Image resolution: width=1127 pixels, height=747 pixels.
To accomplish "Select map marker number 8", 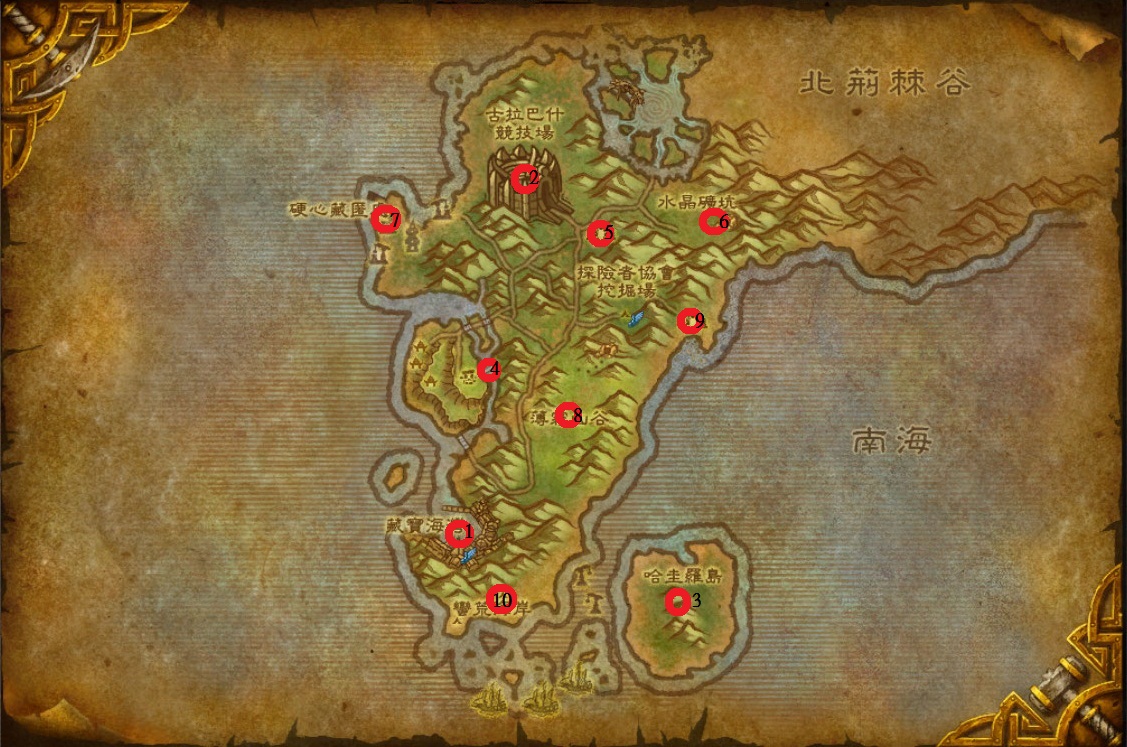I will (x=567, y=415).
